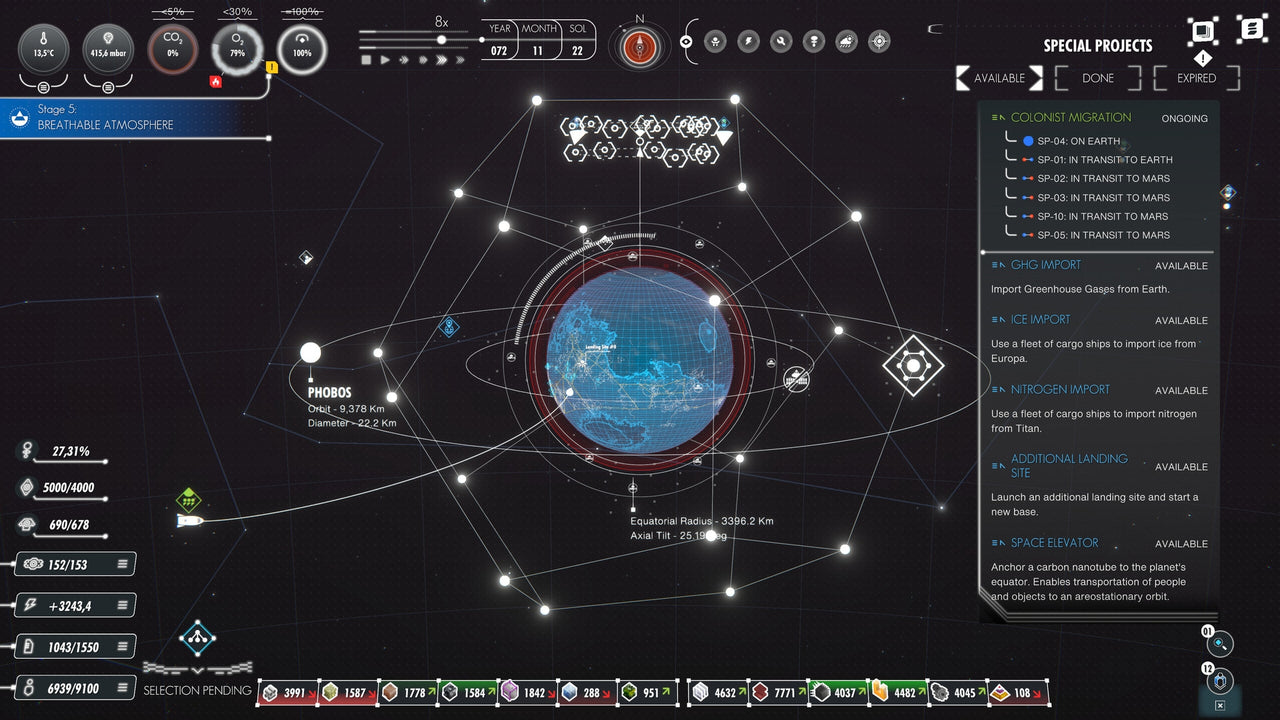Click the game speed slider handle at 8x
1280x720 pixels.
[x=442, y=40]
